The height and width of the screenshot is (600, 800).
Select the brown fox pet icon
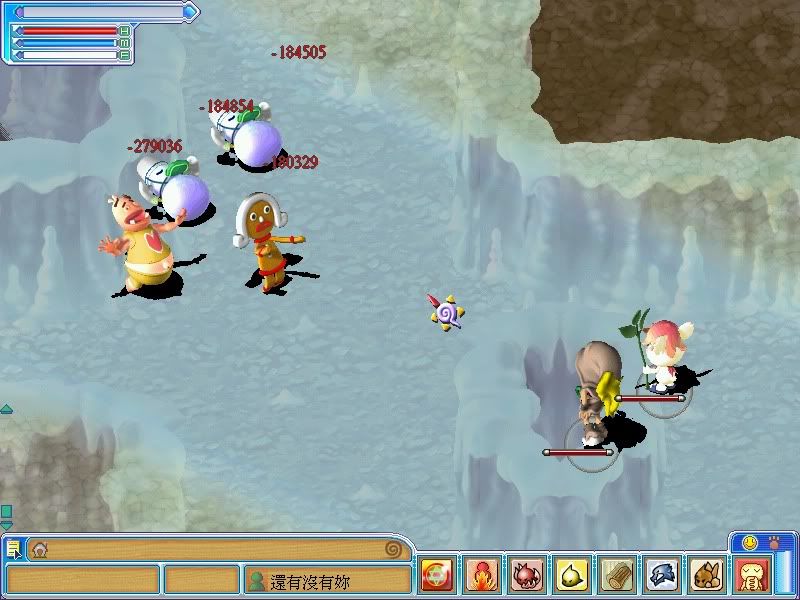[707, 576]
